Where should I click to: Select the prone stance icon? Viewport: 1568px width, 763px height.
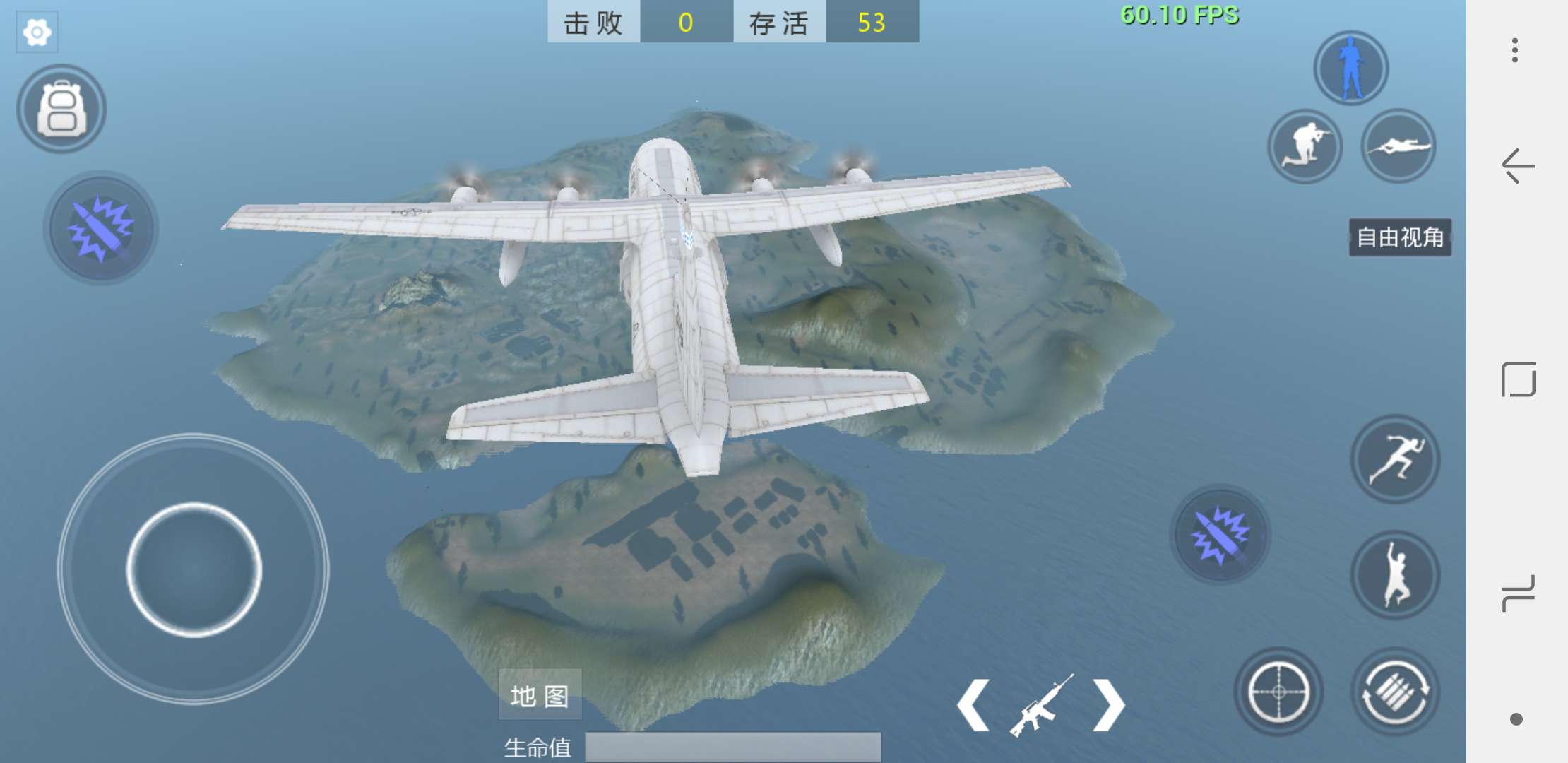[x=1398, y=146]
